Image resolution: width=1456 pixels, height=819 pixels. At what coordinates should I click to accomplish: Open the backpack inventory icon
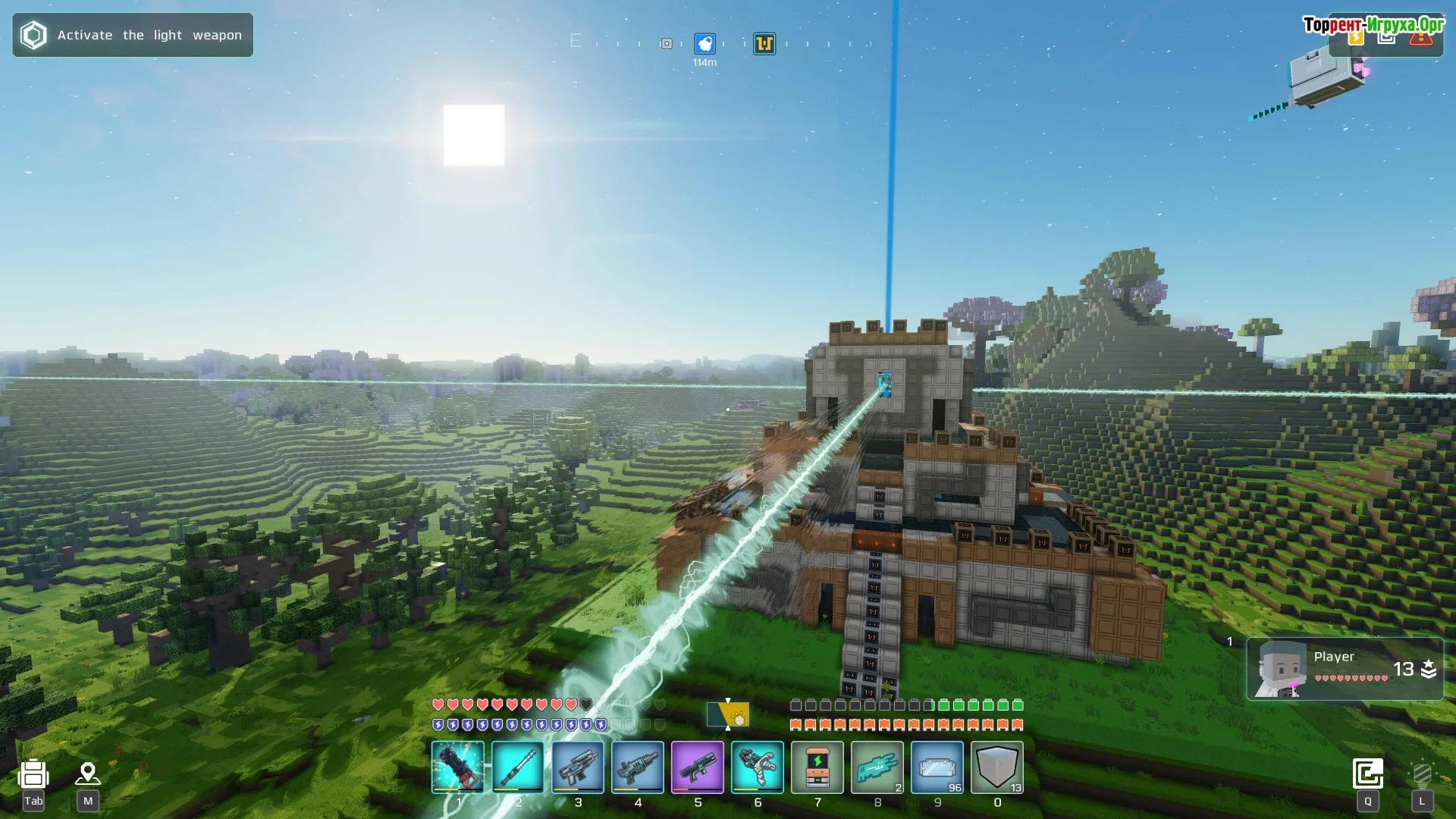tap(33, 774)
